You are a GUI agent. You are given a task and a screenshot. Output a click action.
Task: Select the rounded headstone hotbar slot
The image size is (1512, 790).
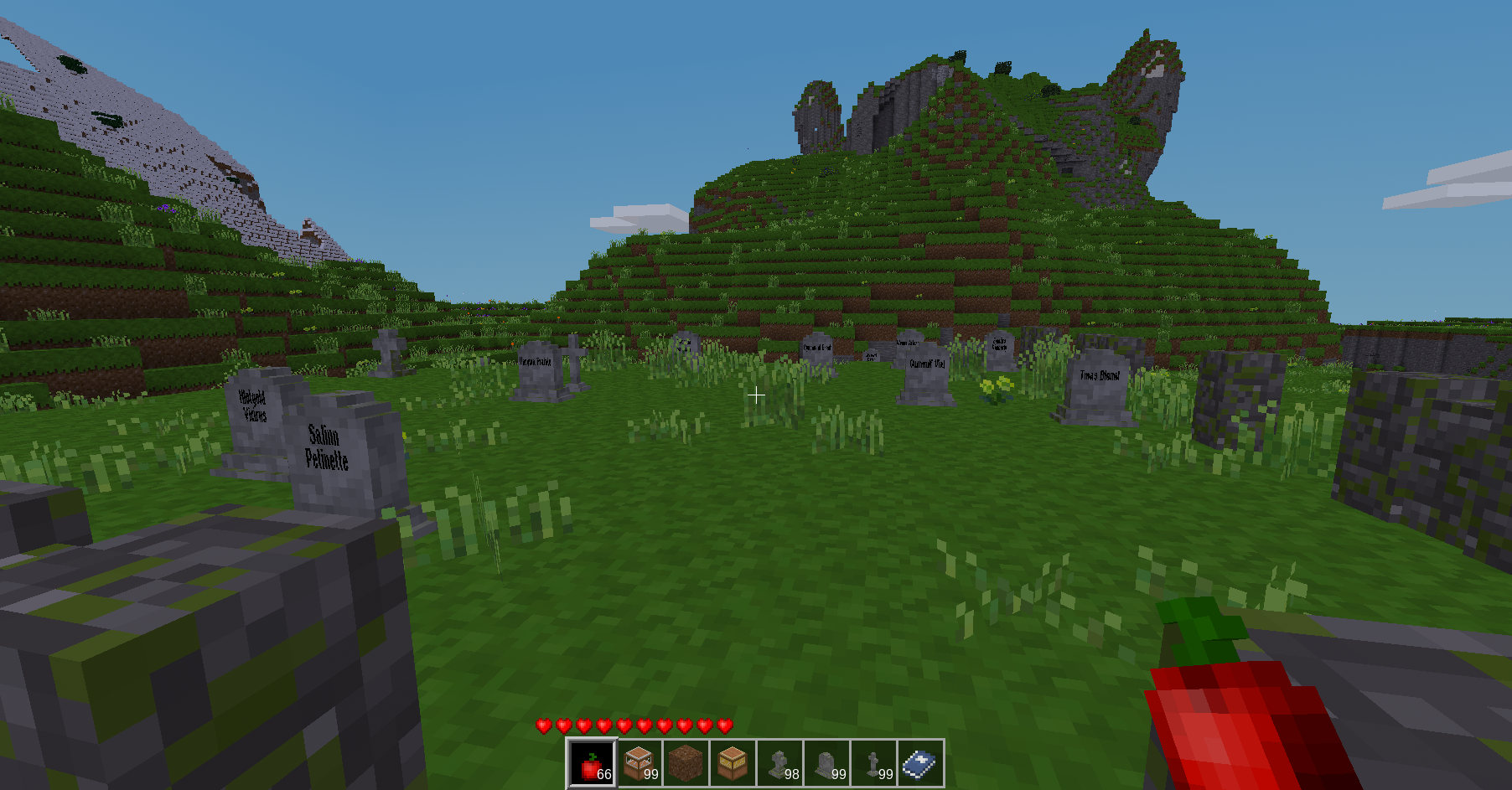pos(827,763)
